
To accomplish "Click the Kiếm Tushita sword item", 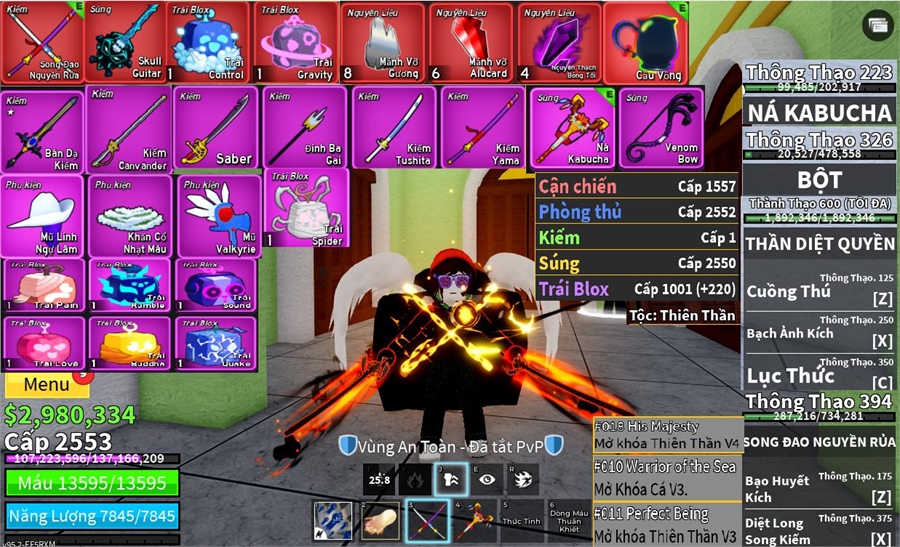I will [x=393, y=128].
